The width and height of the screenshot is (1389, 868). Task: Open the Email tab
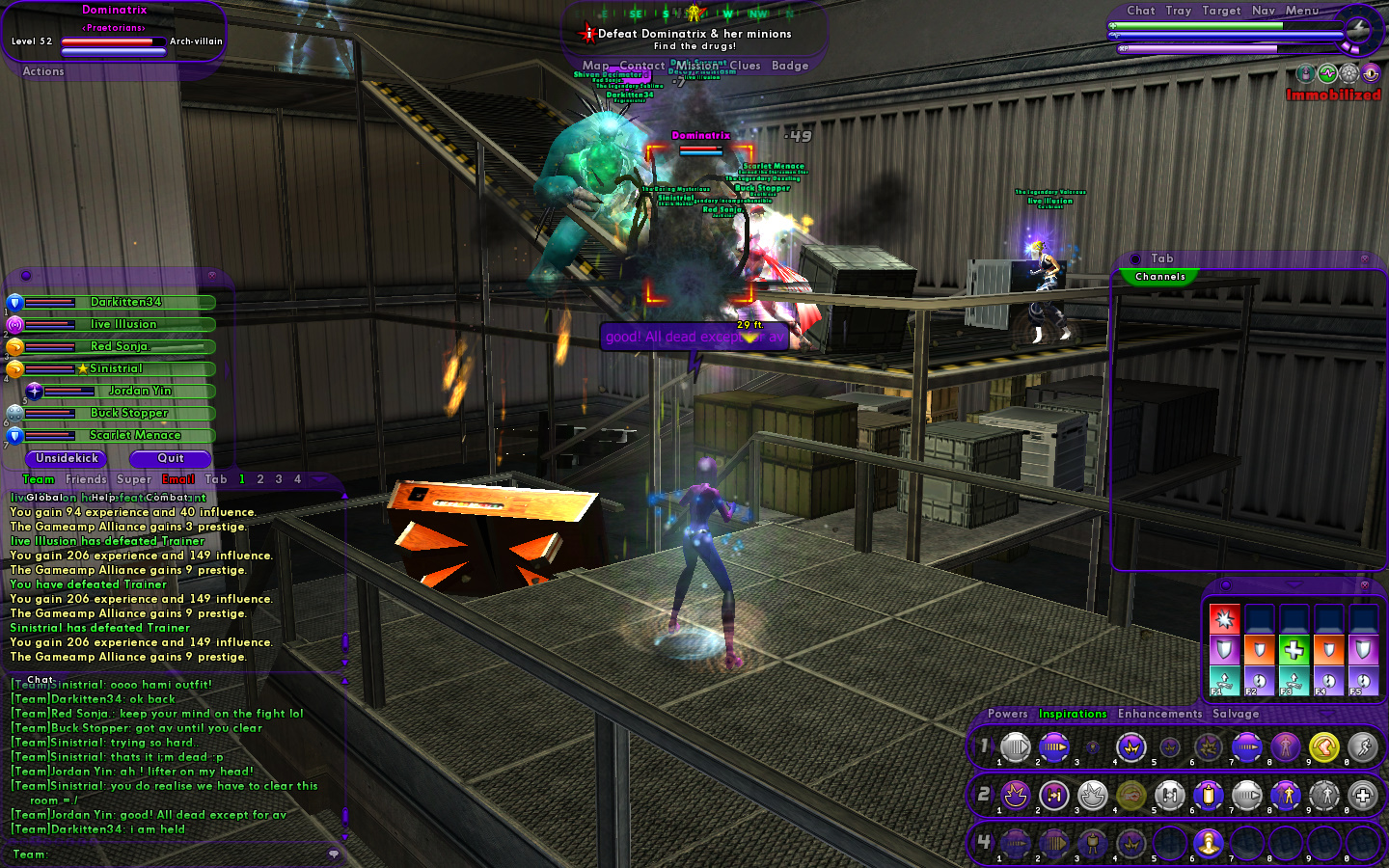pyautogui.click(x=177, y=479)
